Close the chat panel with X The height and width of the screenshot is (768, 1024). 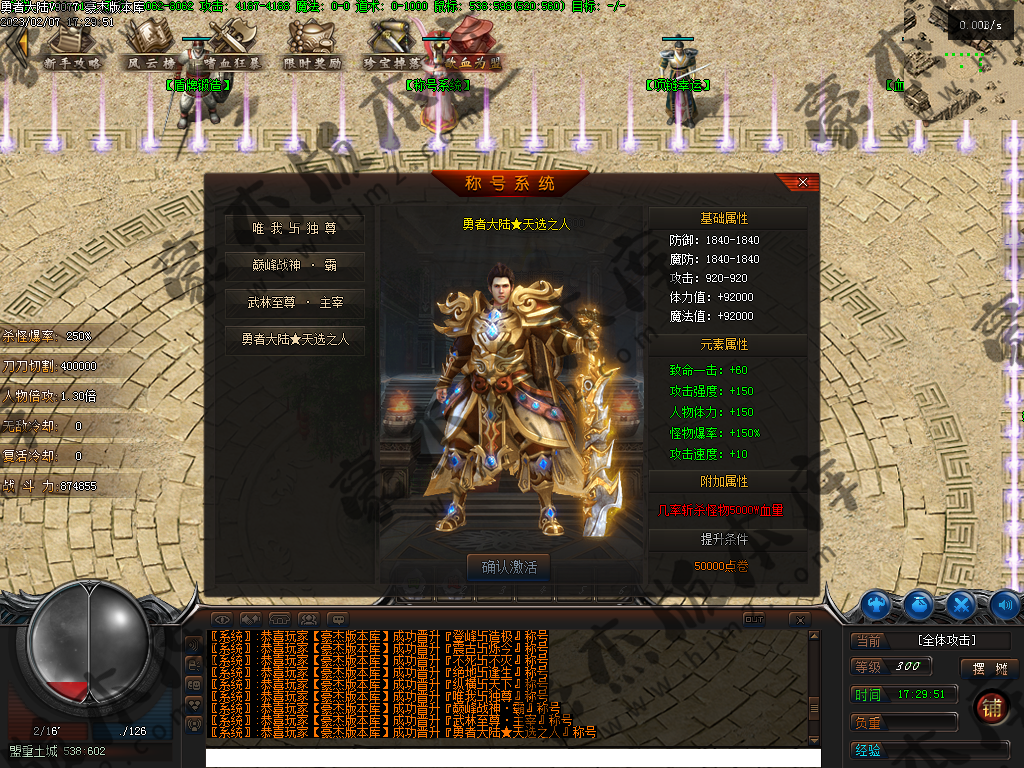798,620
